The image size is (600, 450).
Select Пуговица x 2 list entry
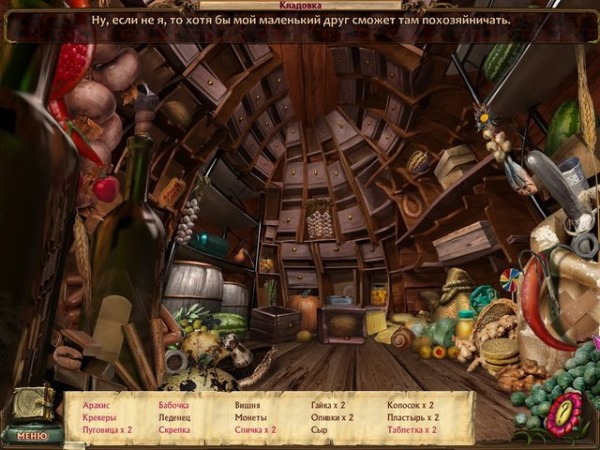(x=106, y=429)
